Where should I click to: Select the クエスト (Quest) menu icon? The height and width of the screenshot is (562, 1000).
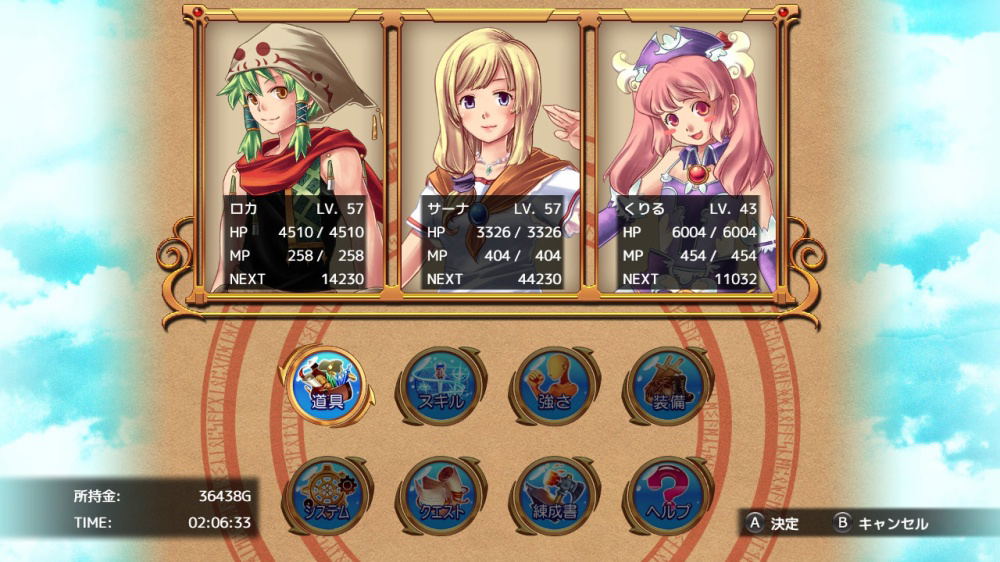[x=443, y=496]
